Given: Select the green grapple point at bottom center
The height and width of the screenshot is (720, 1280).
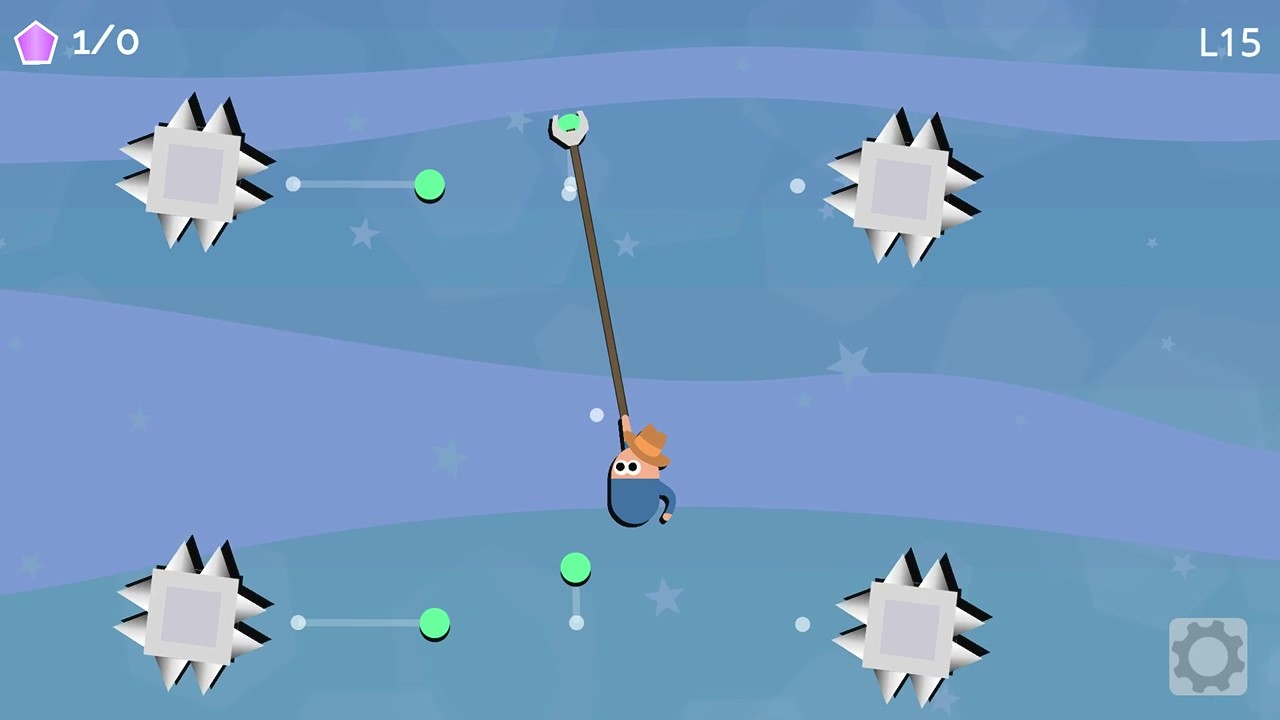Looking at the screenshot, I should click(x=575, y=568).
